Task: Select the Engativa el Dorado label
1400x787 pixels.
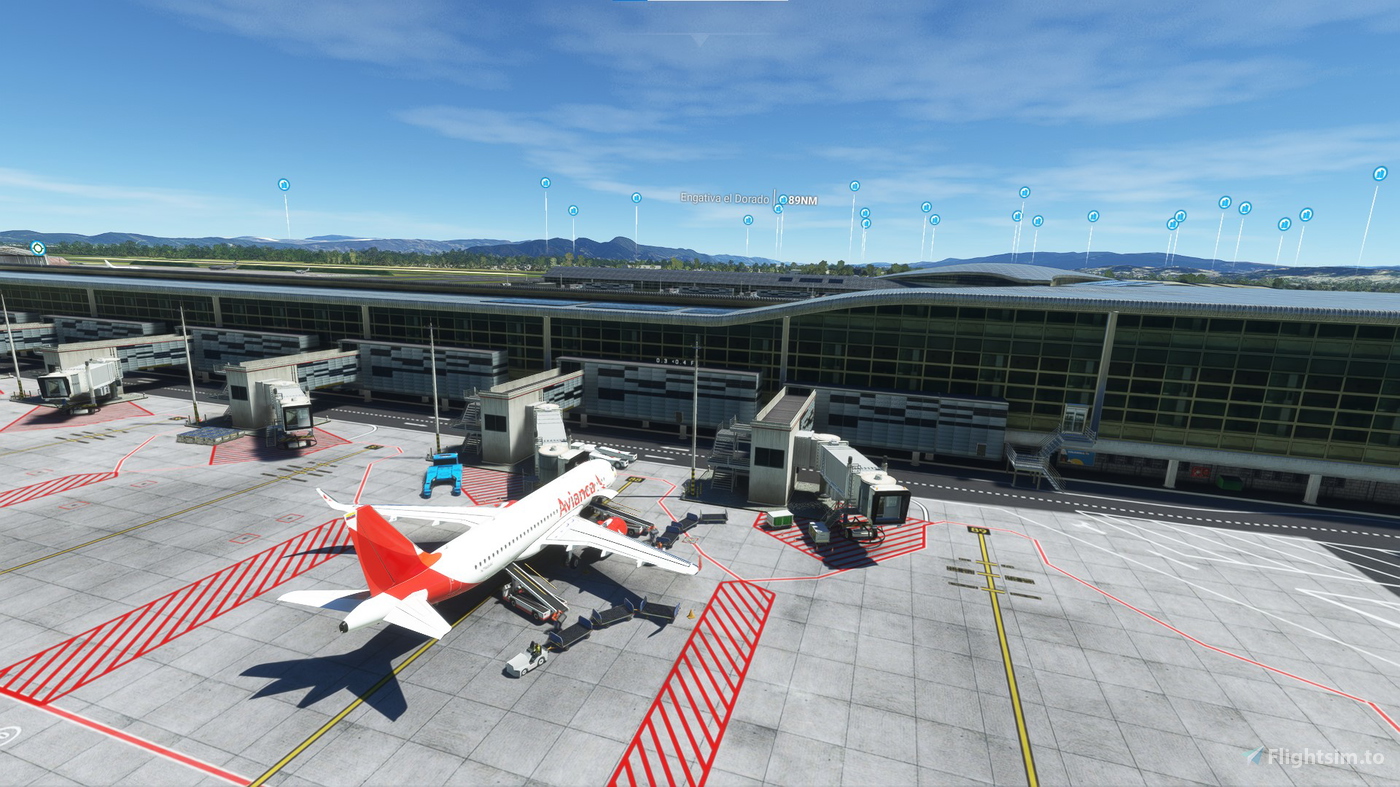Action: pyautogui.click(x=724, y=199)
